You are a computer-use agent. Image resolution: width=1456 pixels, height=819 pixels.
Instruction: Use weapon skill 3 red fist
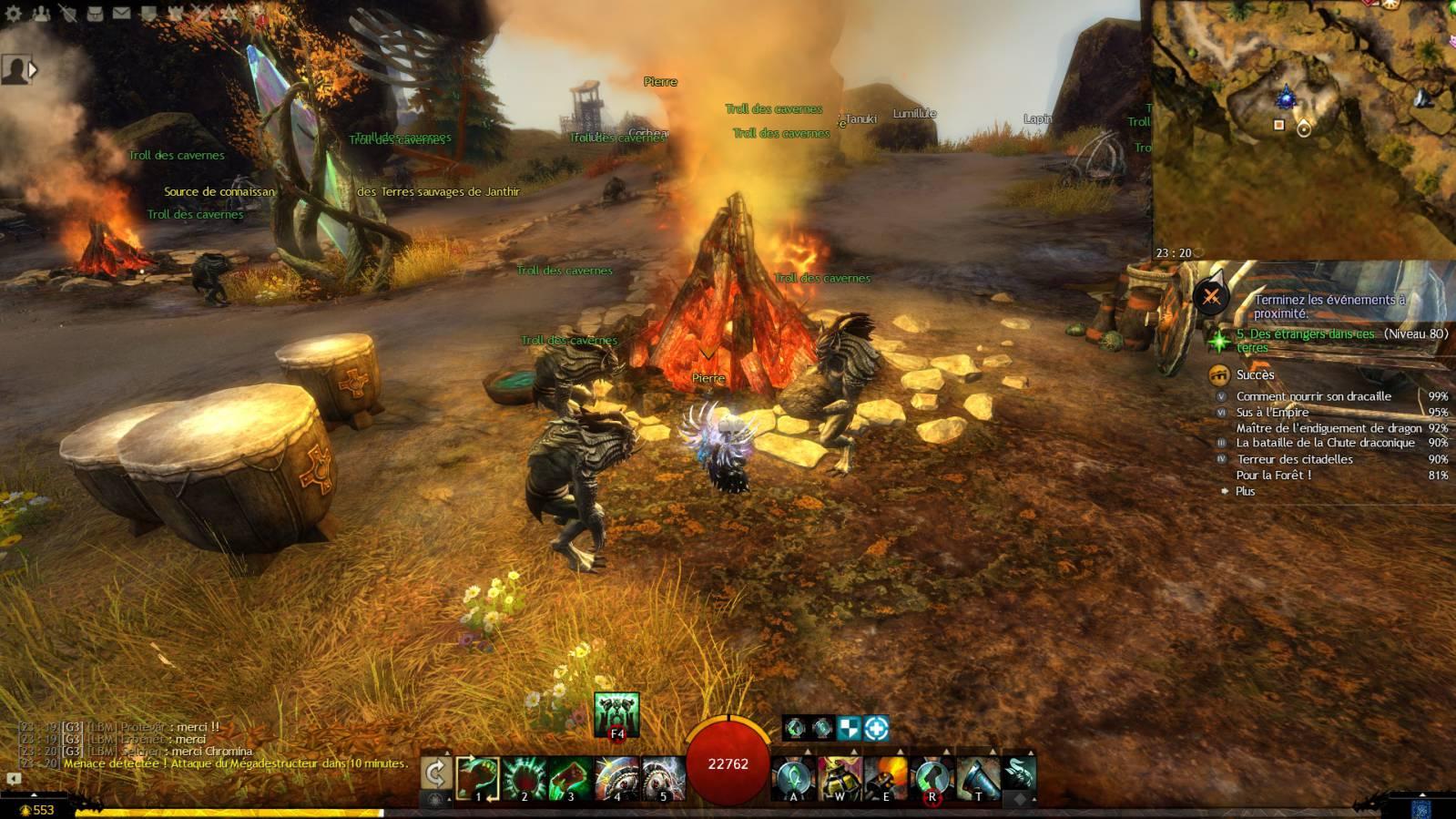tap(571, 779)
